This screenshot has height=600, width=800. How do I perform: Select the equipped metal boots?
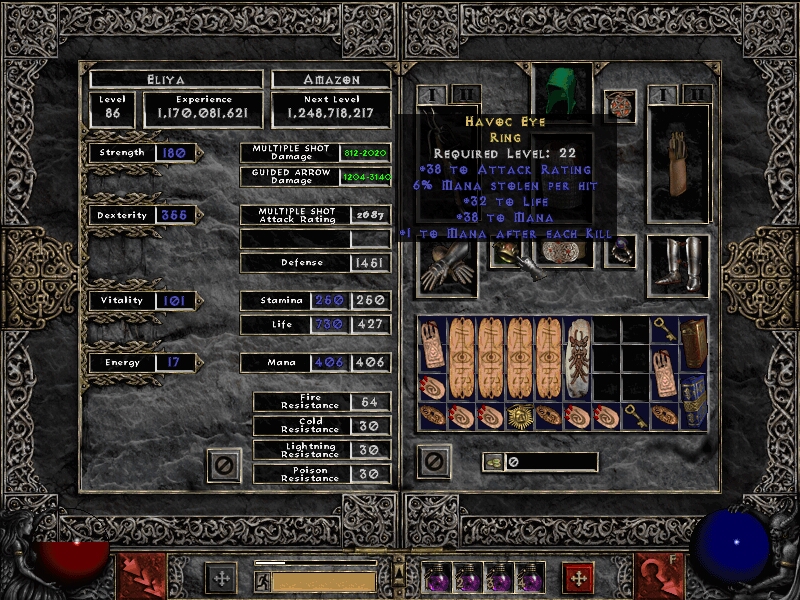678,266
